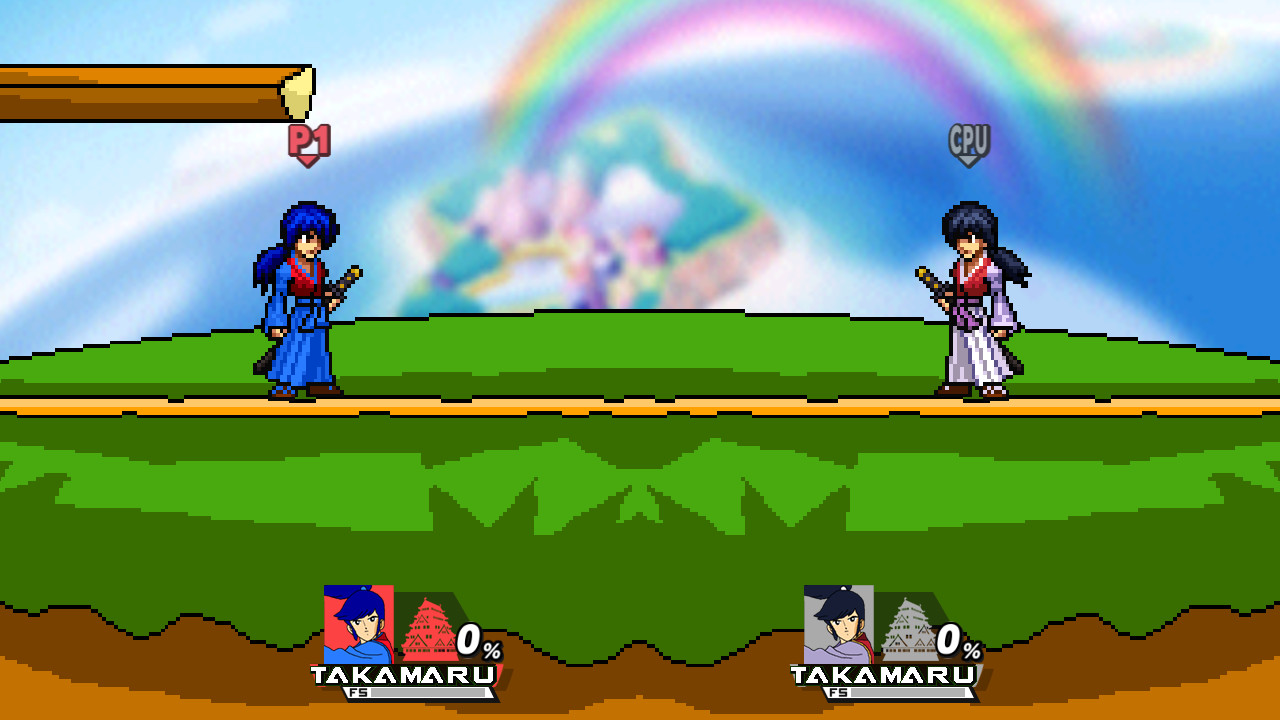
Task: Switch to Player 1's HUD panel
Action: pos(410,645)
